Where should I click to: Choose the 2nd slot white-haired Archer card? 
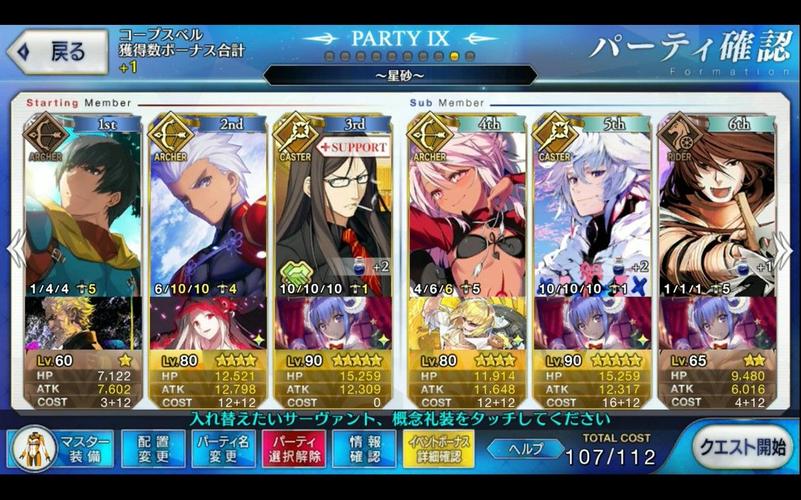click(x=208, y=210)
